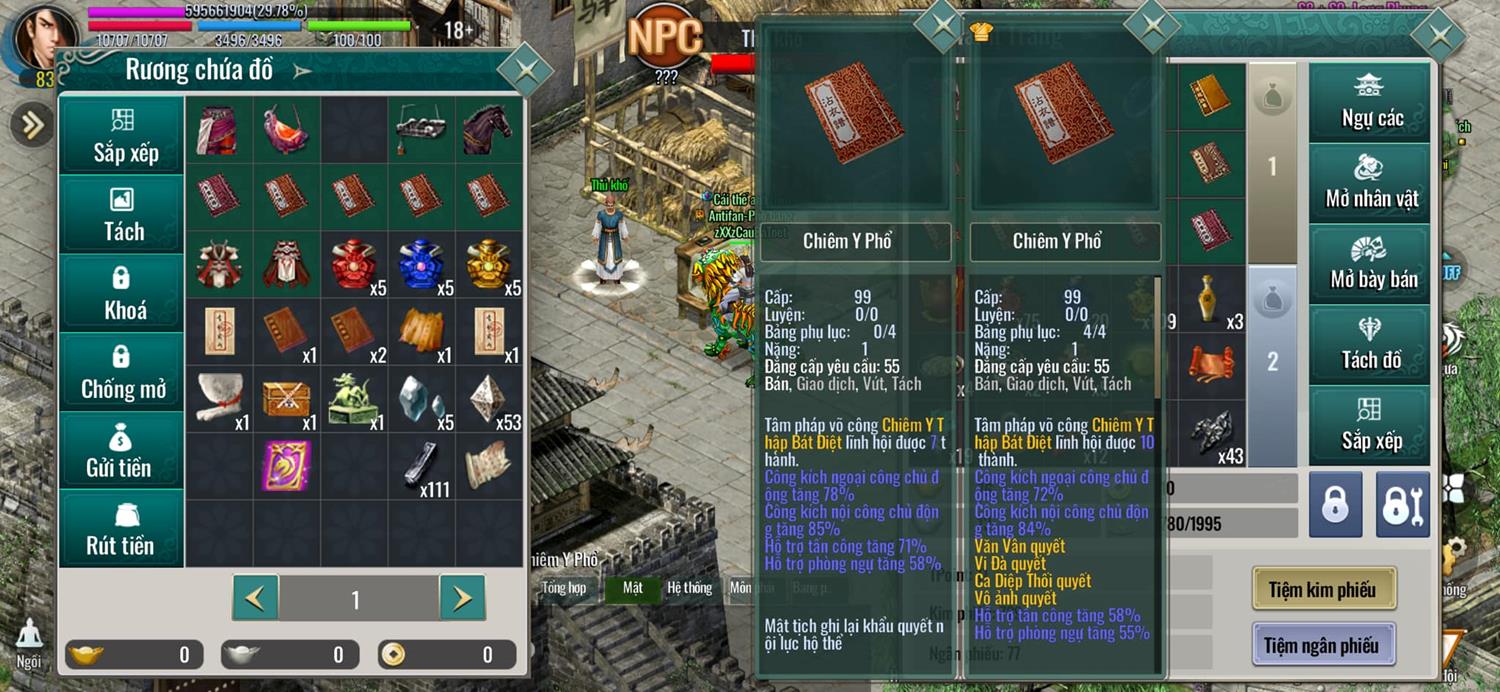Image resolution: width=1500 pixels, height=692 pixels.
Task: Open character panel via Mở nhân vật
Action: tap(1371, 181)
